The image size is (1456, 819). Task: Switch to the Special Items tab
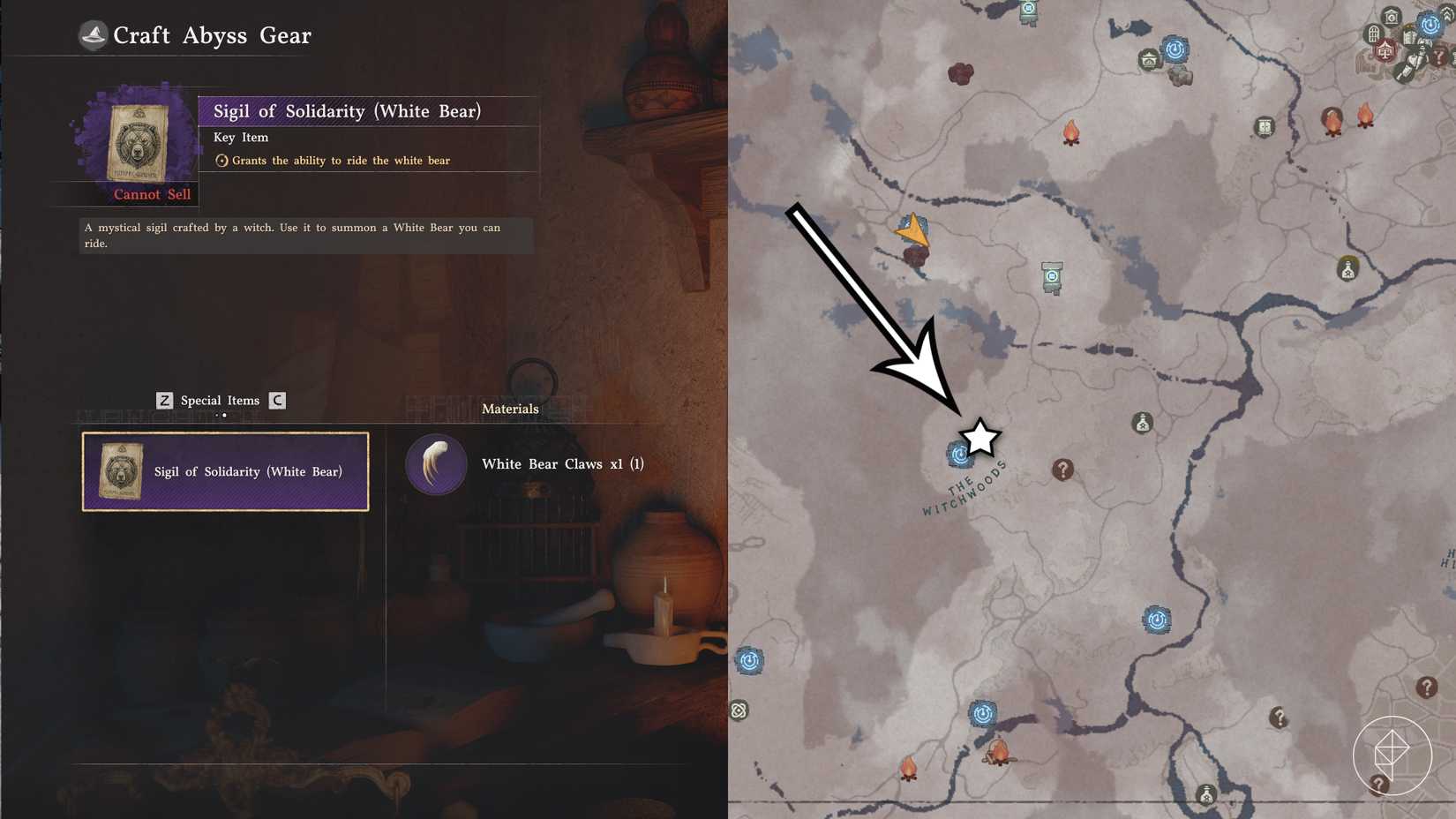click(218, 400)
